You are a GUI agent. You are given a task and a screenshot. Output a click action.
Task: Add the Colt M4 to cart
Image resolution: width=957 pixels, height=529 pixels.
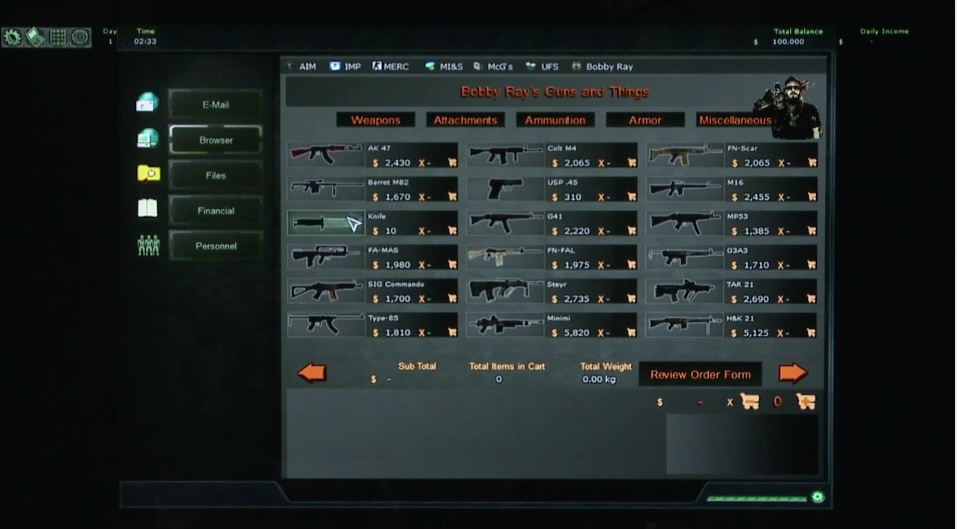pyautogui.click(x=631, y=163)
